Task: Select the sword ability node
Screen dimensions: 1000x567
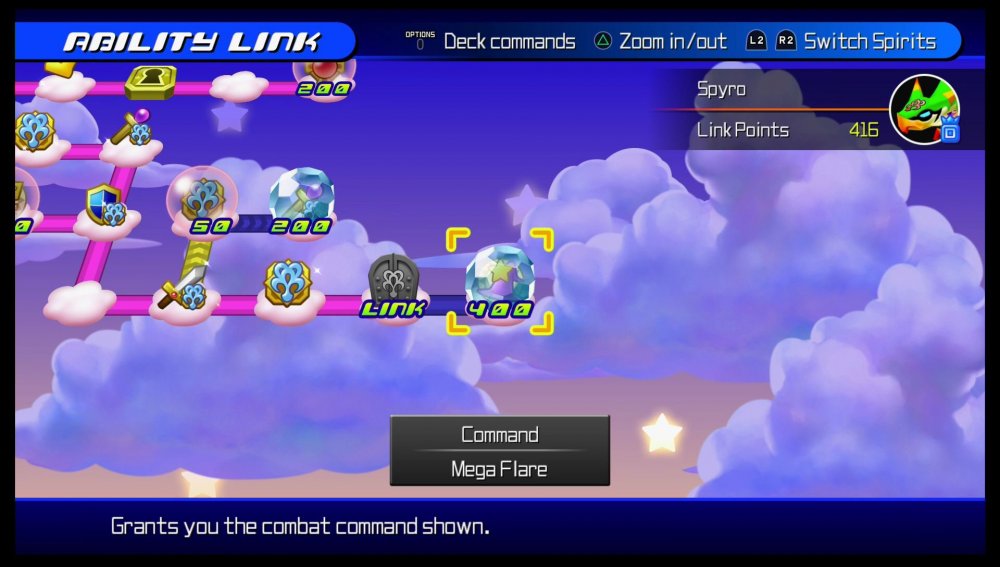Action: 183,288
